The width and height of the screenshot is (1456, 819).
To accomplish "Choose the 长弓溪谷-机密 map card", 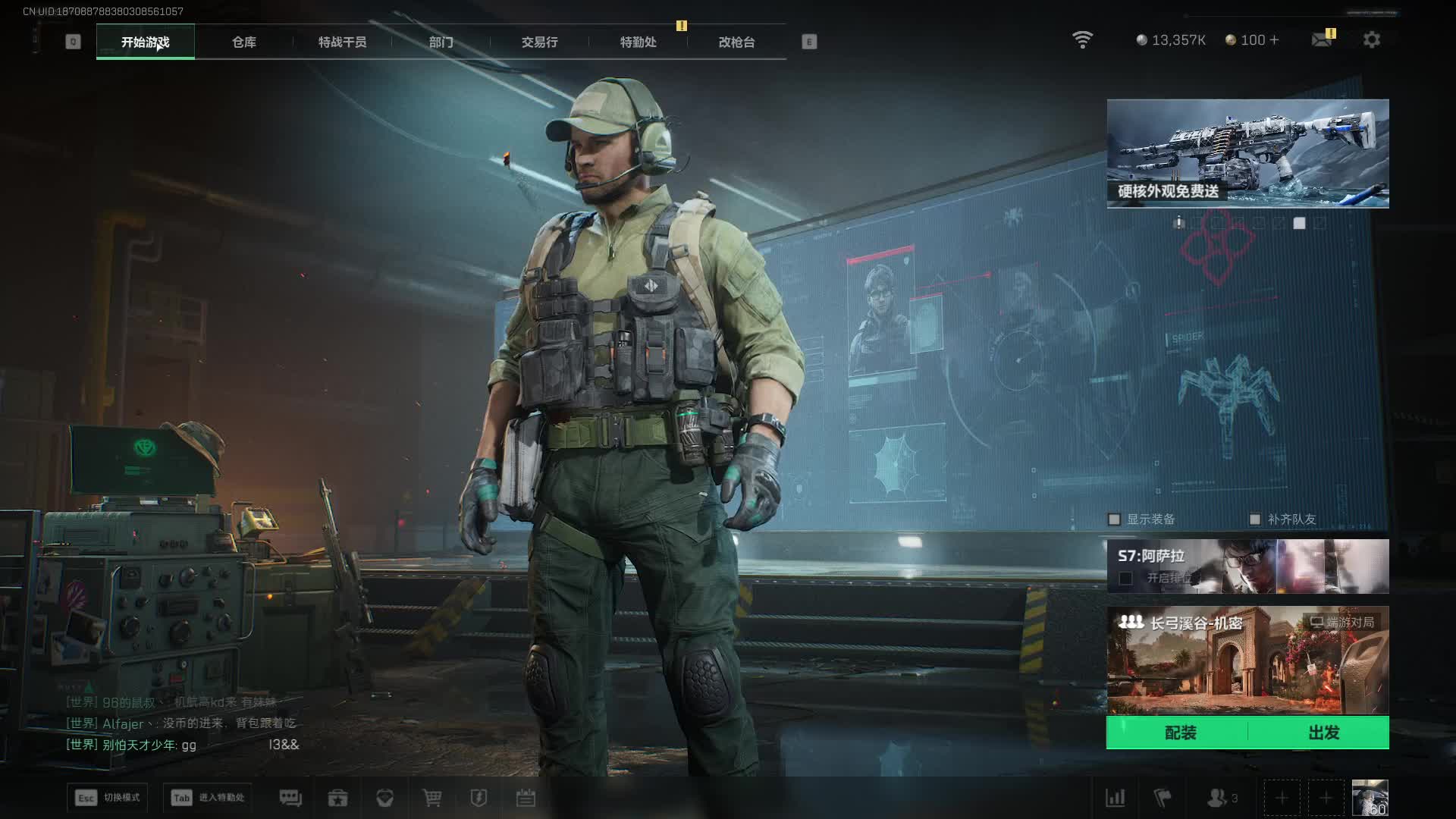I will pos(1247,660).
